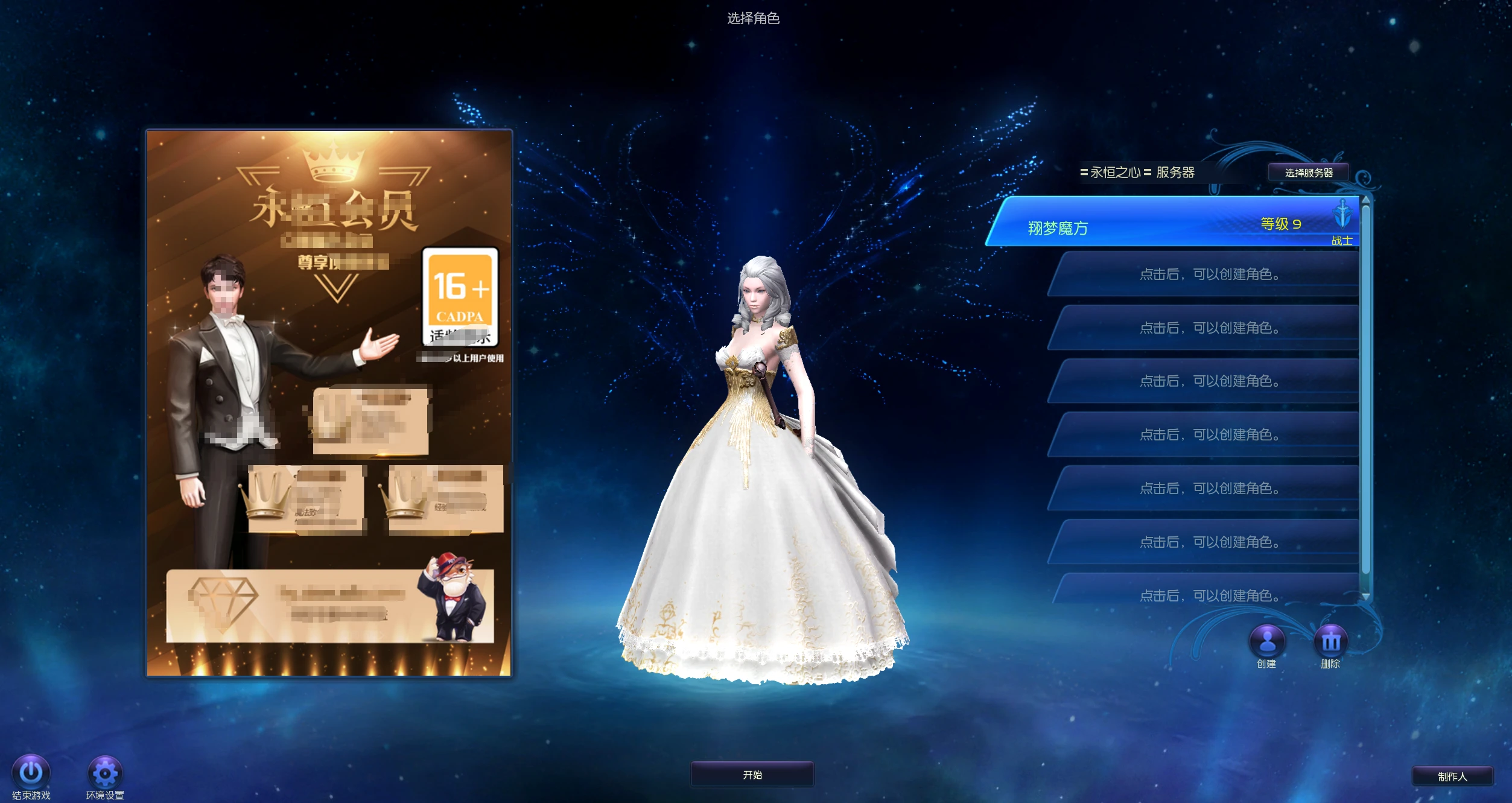The width and height of the screenshot is (1512, 803).
Task: Click the 创建 create character icon
Action: (1266, 641)
